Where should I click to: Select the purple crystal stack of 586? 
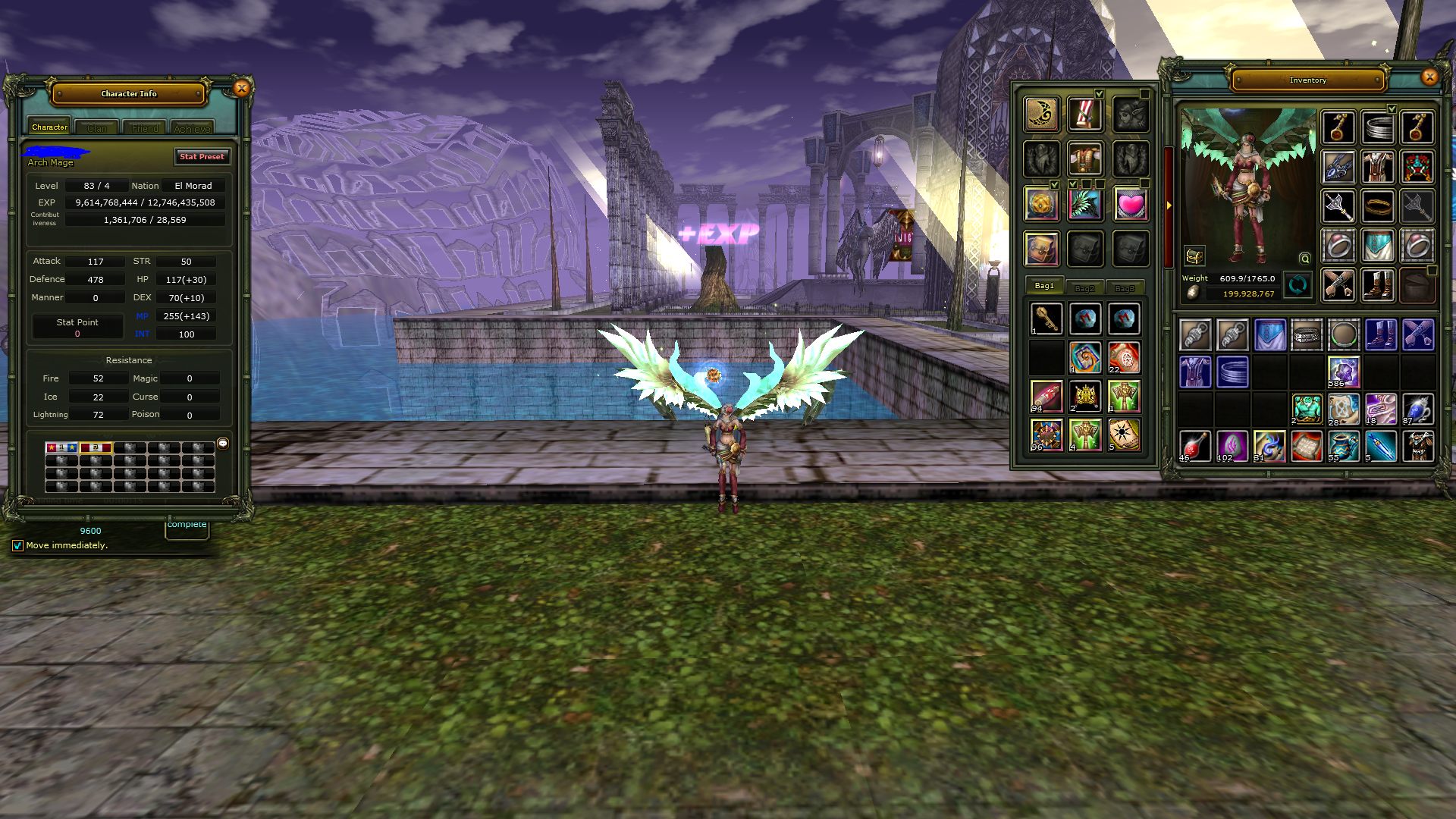click(x=1343, y=372)
